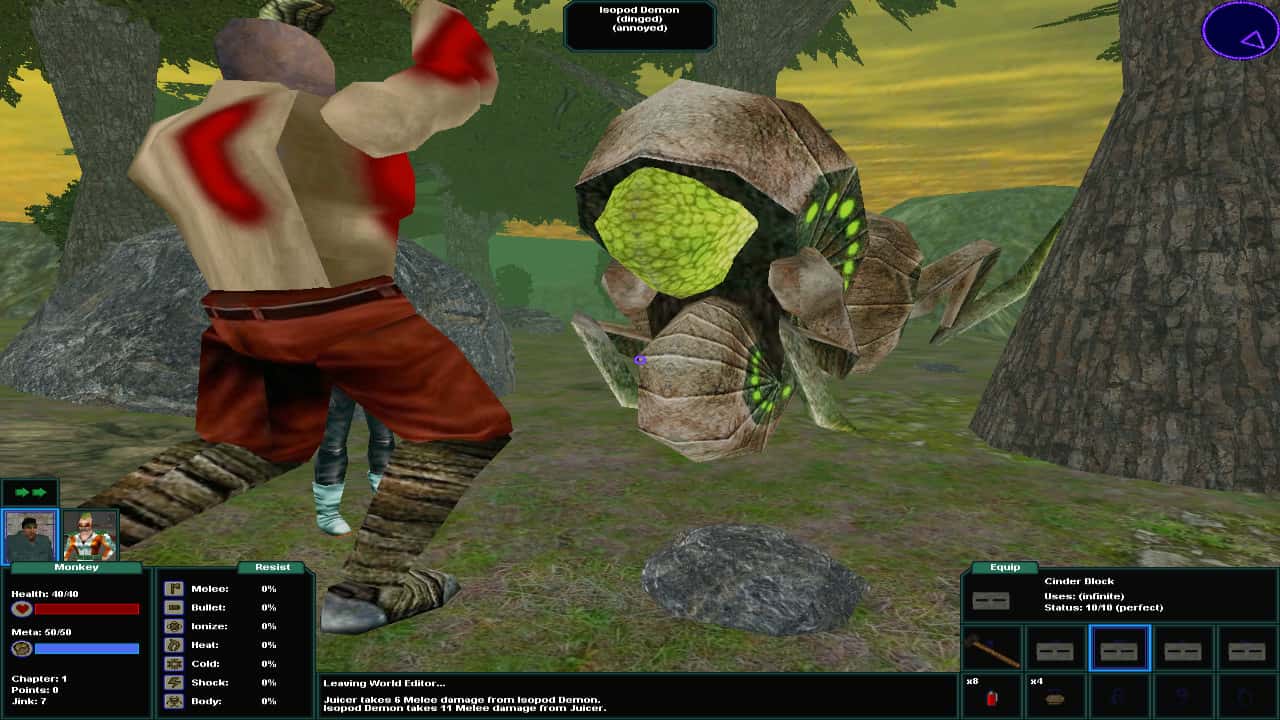Click the Heat resistance icon
The height and width of the screenshot is (720, 1280).
coord(173,644)
